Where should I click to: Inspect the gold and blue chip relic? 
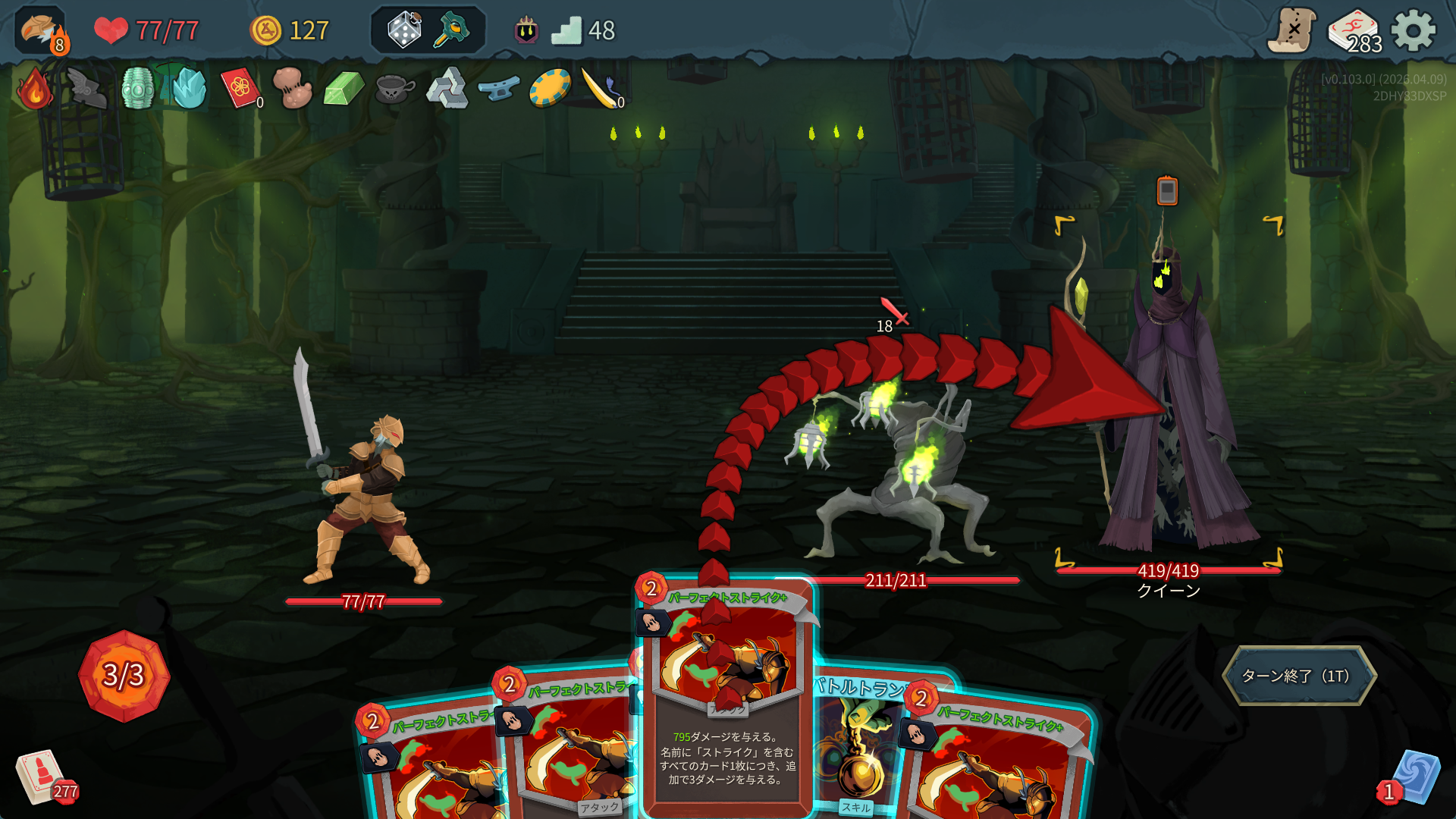(x=550, y=89)
